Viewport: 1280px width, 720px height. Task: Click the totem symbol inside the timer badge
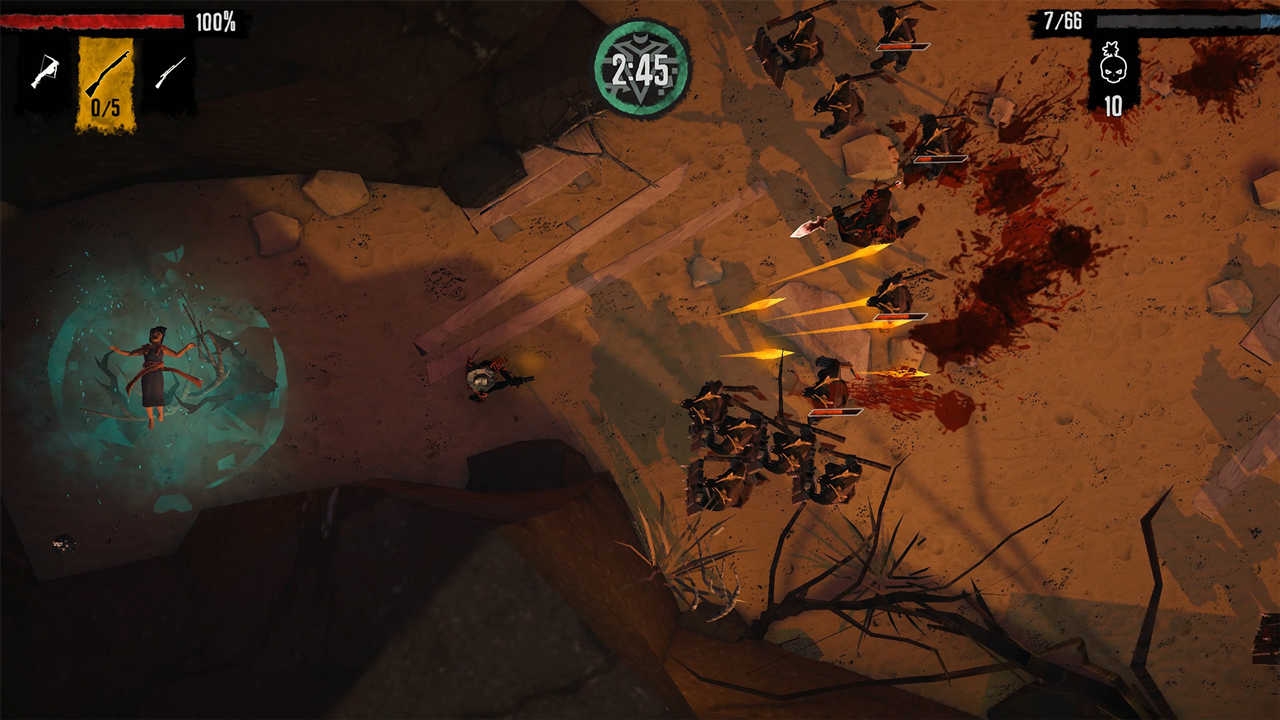(640, 40)
